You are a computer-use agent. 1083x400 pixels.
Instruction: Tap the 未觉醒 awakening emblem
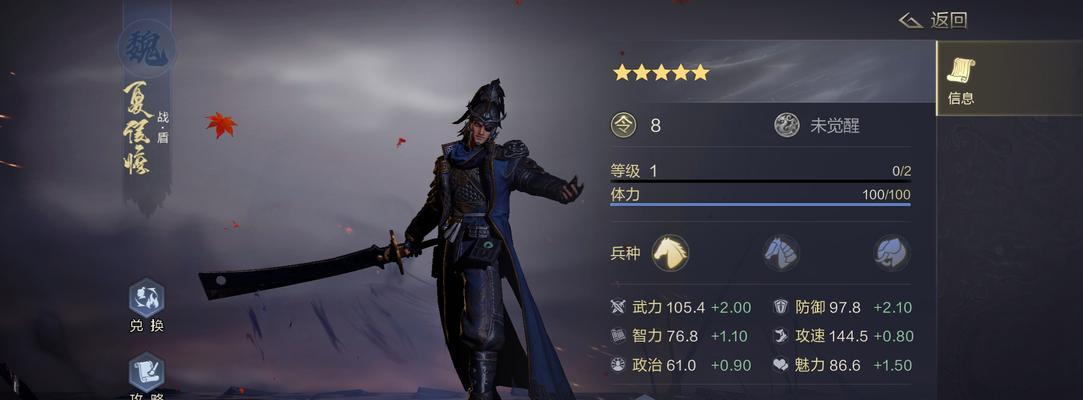point(787,125)
